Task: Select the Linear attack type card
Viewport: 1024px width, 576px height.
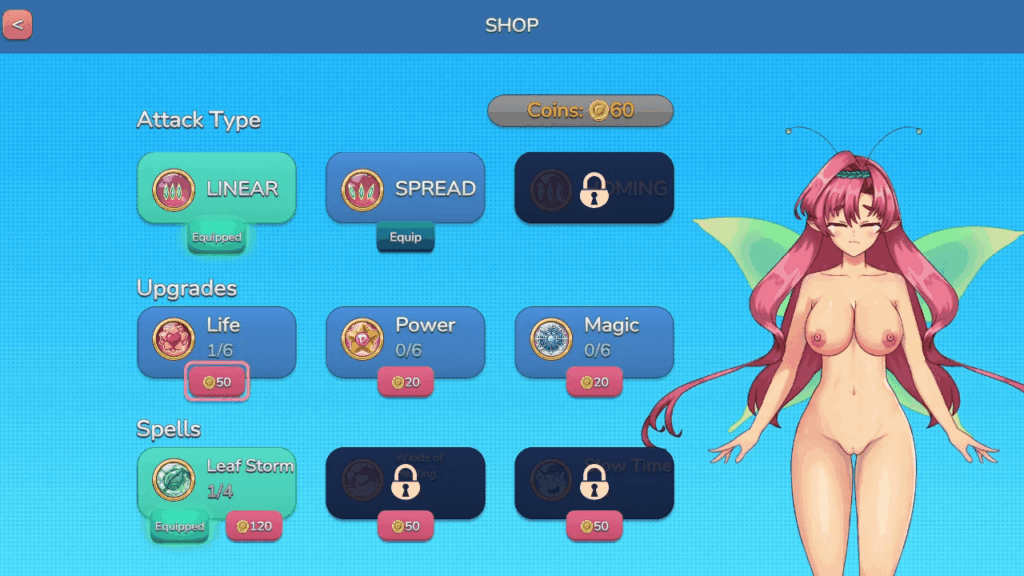Action: (x=216, y=187)
